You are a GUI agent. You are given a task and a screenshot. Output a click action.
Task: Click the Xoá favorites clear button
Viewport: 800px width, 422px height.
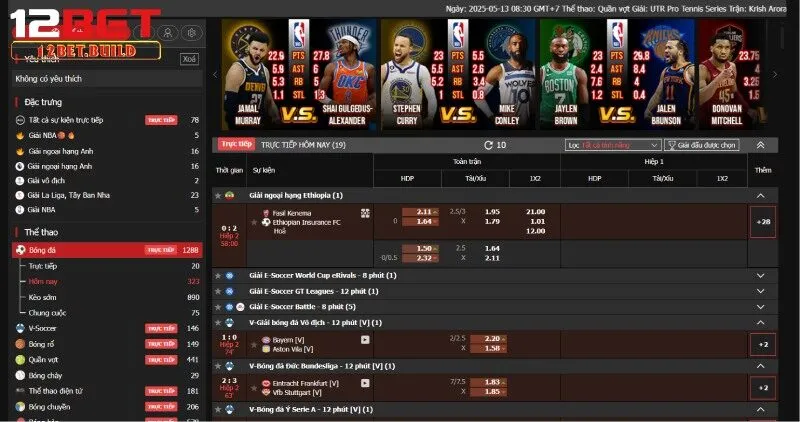189,59
